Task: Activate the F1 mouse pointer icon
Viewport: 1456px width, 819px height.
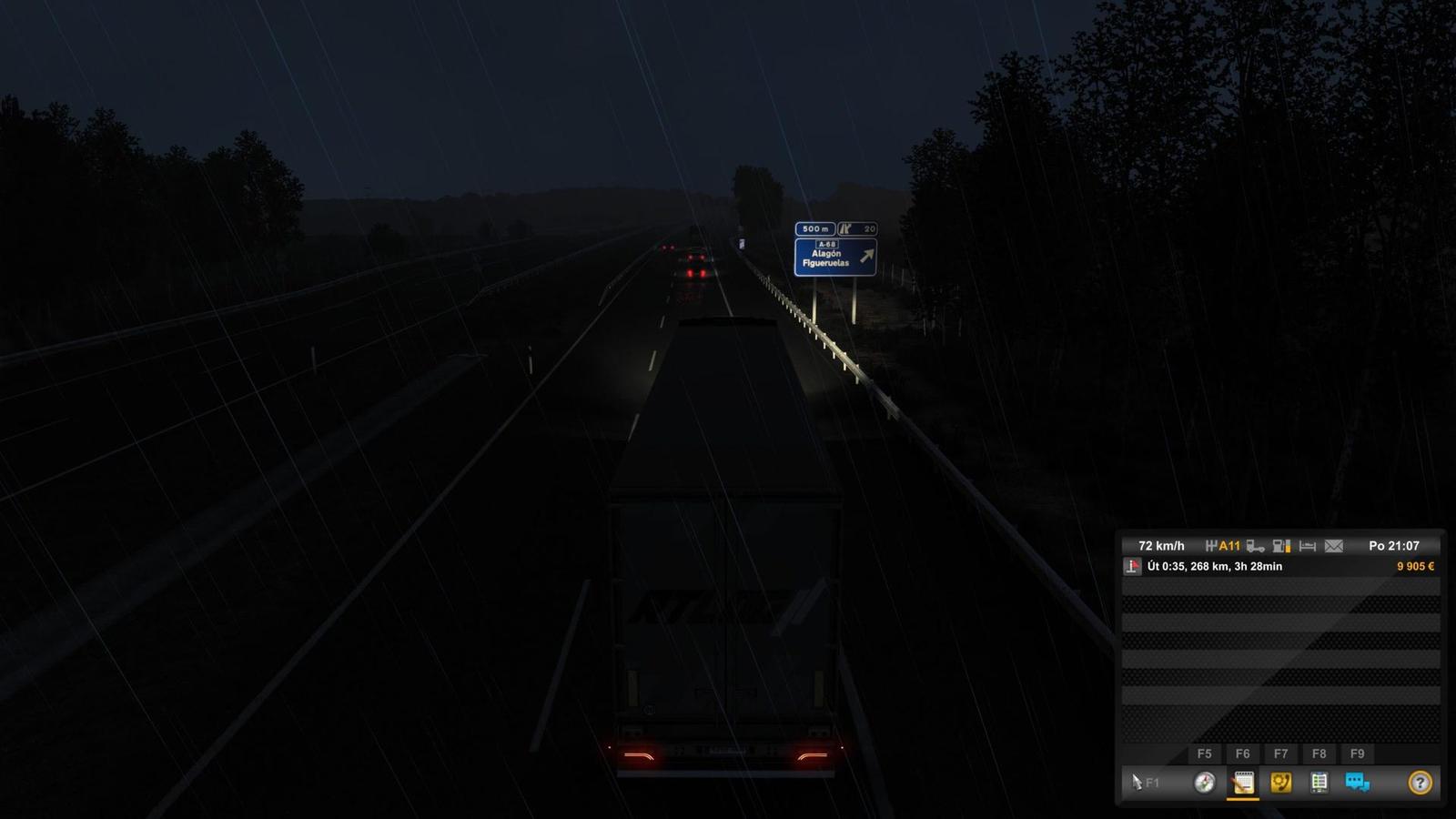Action: tap(1137, 782)
